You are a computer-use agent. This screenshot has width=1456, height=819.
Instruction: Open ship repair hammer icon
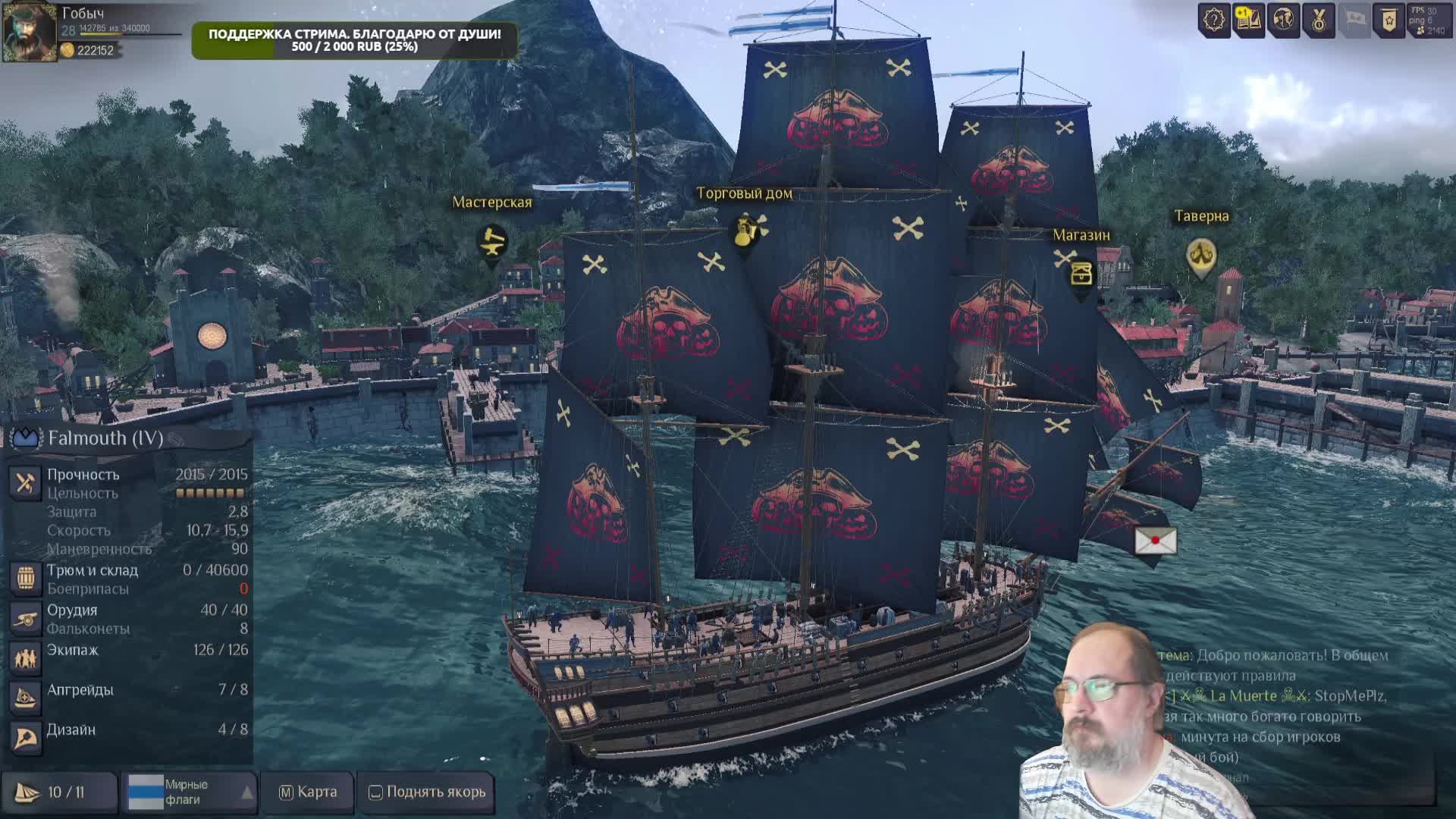point(25,483)
